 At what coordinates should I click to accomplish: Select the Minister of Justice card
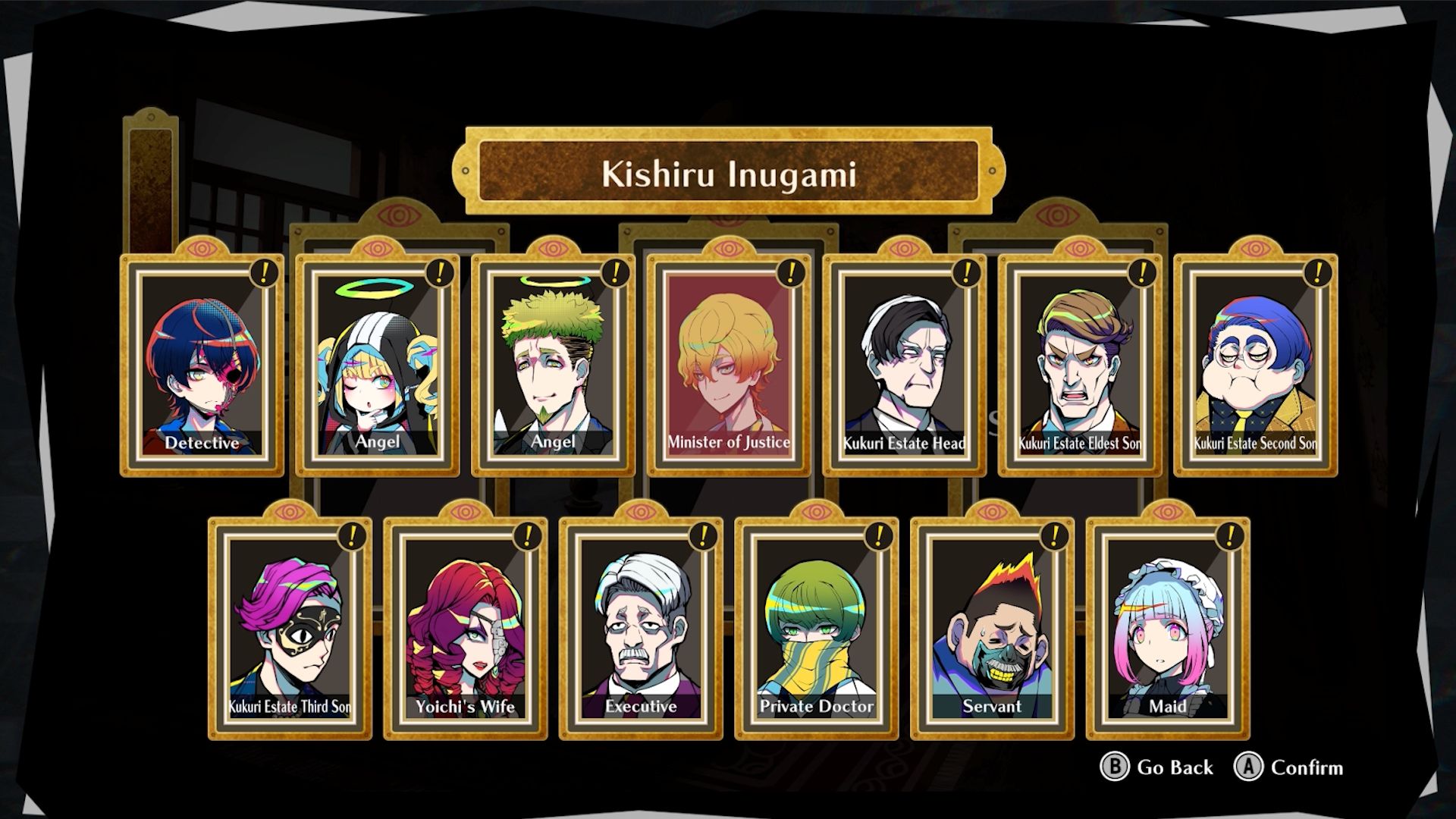[x=729, y=366]
